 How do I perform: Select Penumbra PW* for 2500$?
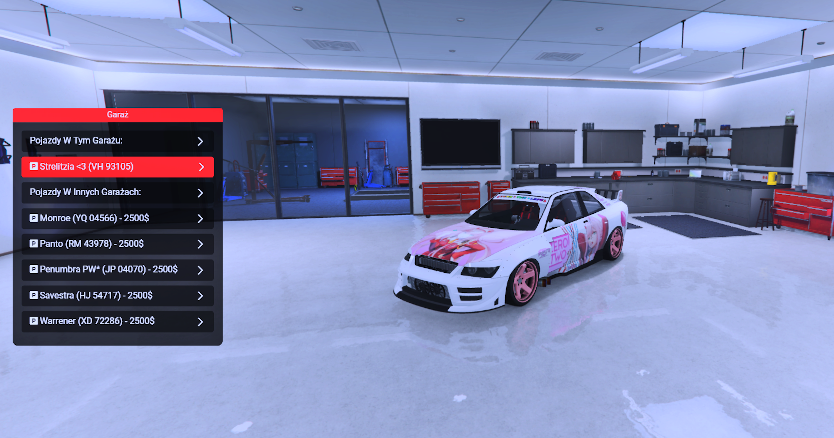click(117, 270)
